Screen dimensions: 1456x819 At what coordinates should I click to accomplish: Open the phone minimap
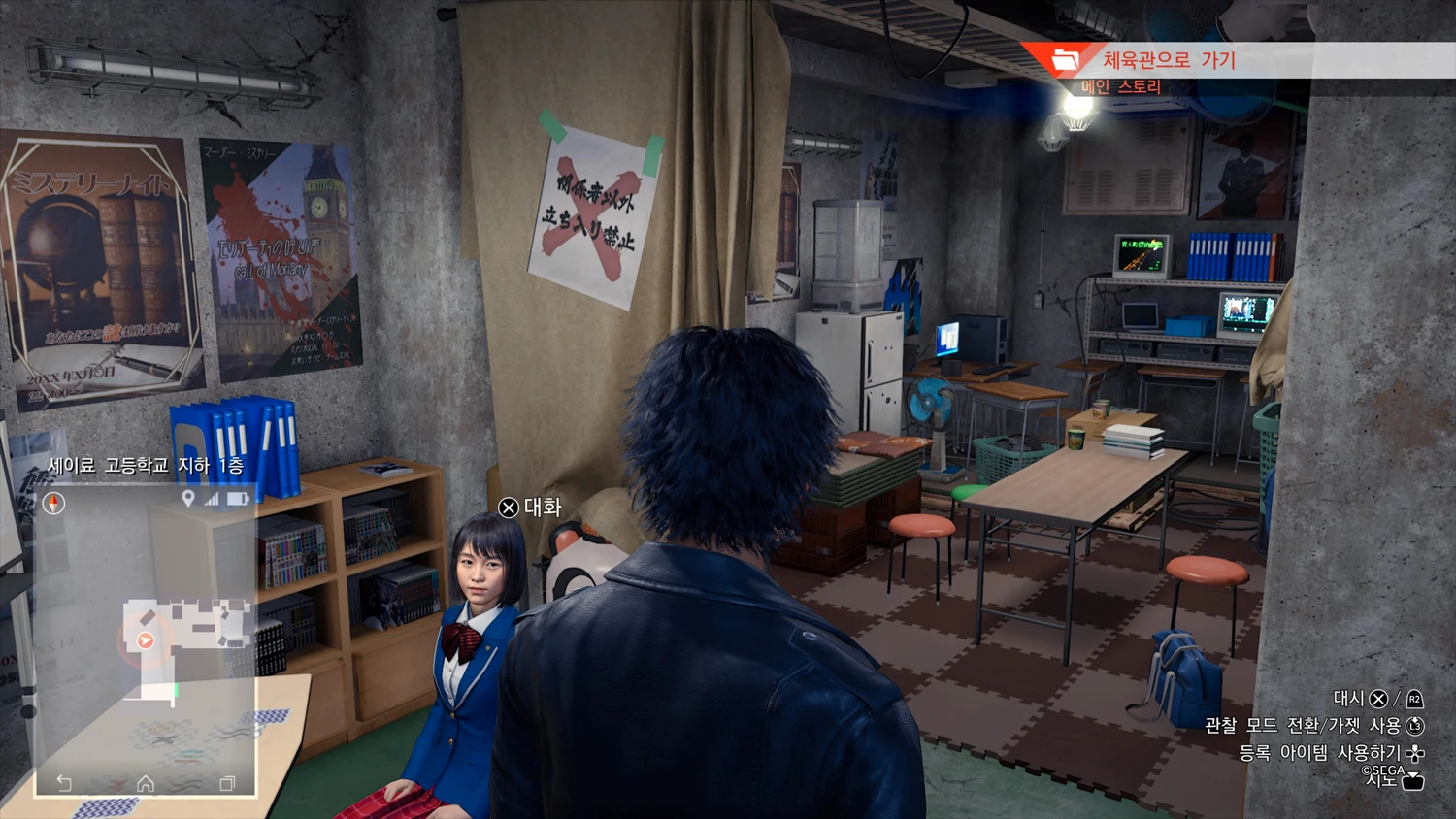pos(146,640)
